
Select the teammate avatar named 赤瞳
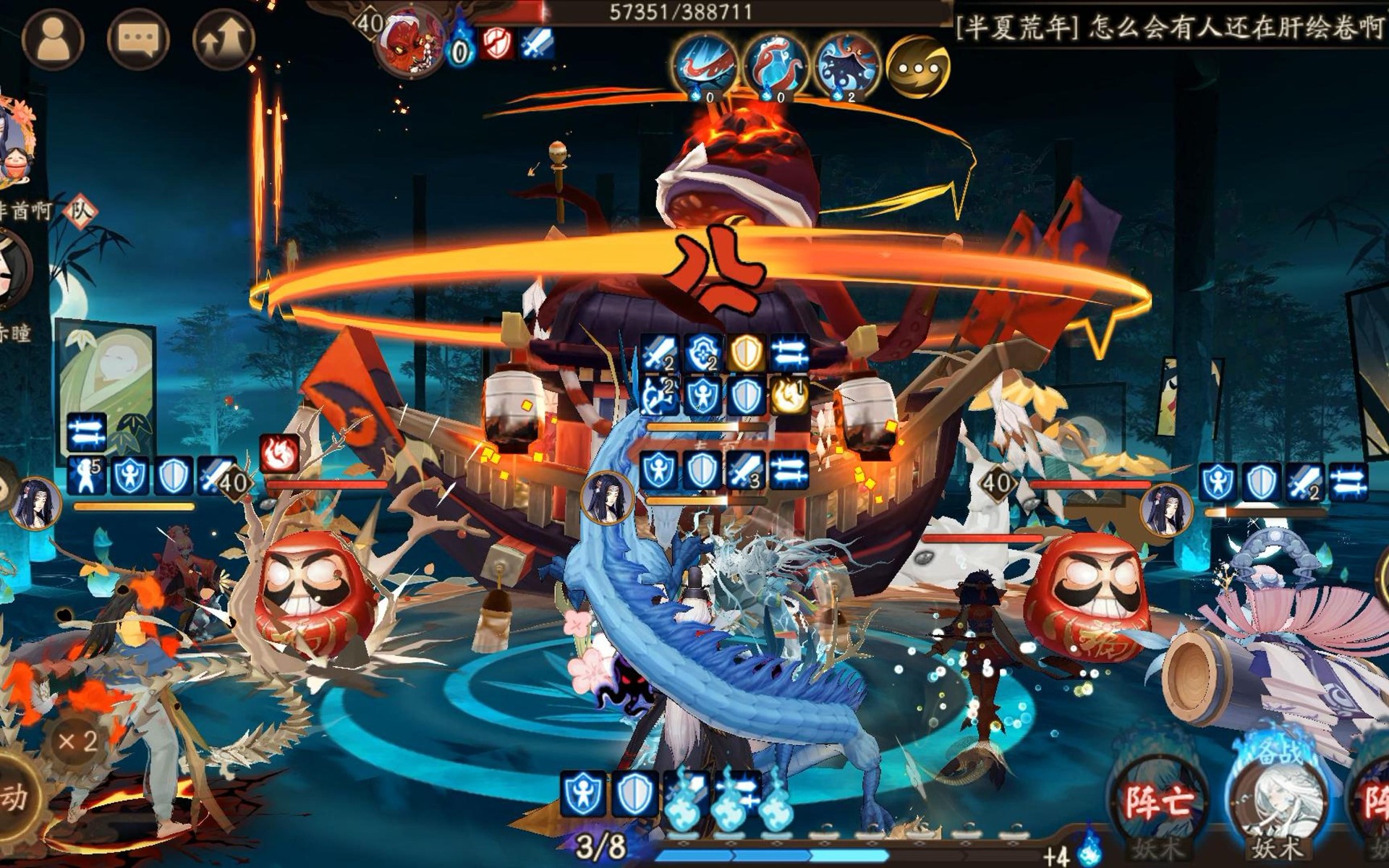[14, 269]
